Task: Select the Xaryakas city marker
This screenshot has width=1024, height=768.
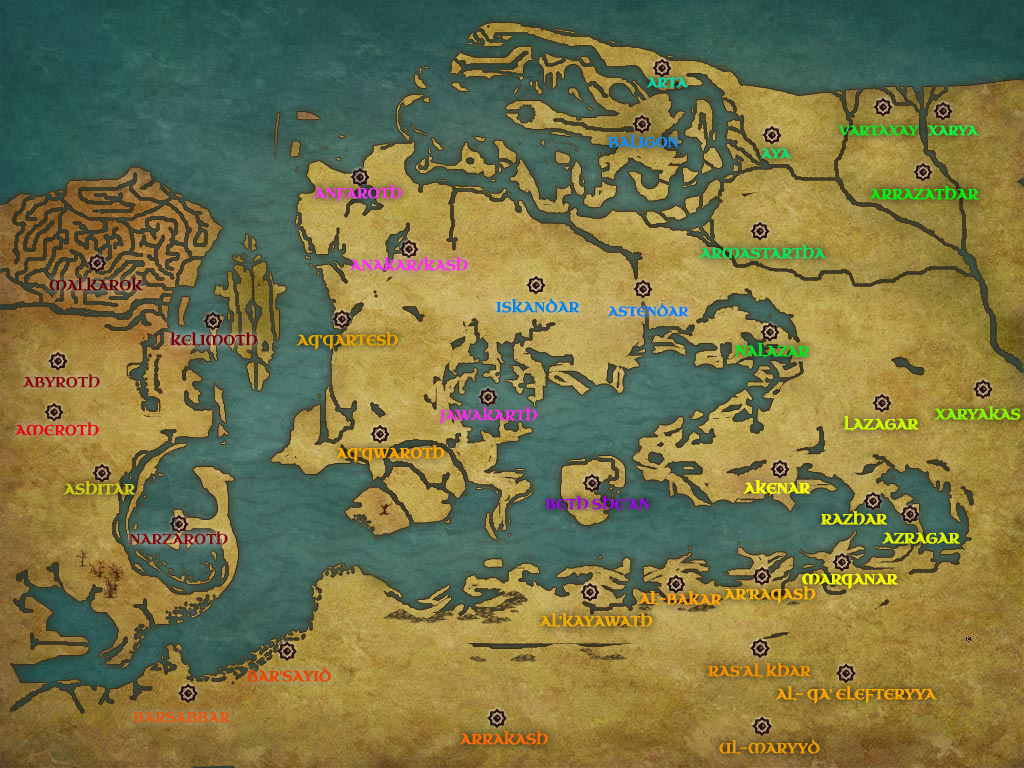Action: 982,388
